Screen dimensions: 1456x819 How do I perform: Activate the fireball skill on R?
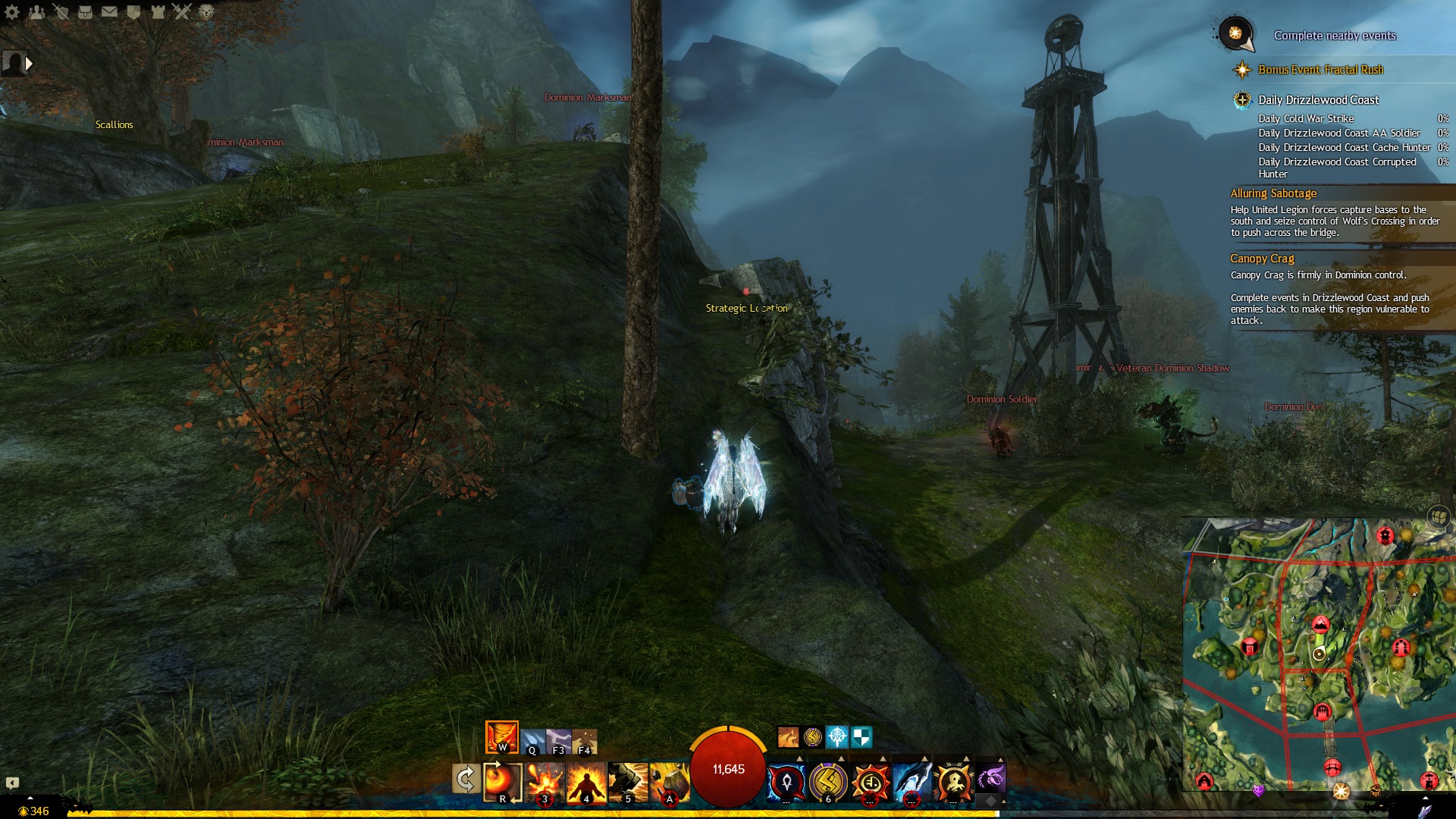(502, 781)
